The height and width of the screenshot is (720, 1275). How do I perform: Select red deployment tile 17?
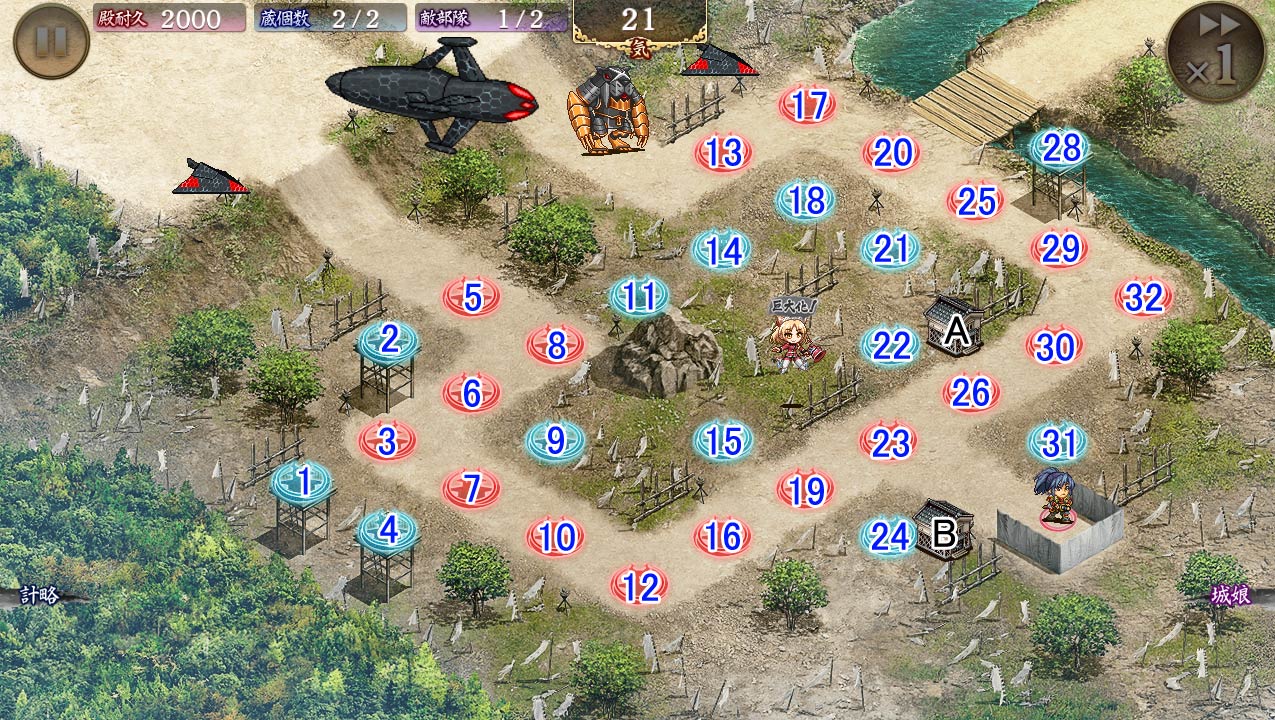pyautogui.click(x=807, y=105)
